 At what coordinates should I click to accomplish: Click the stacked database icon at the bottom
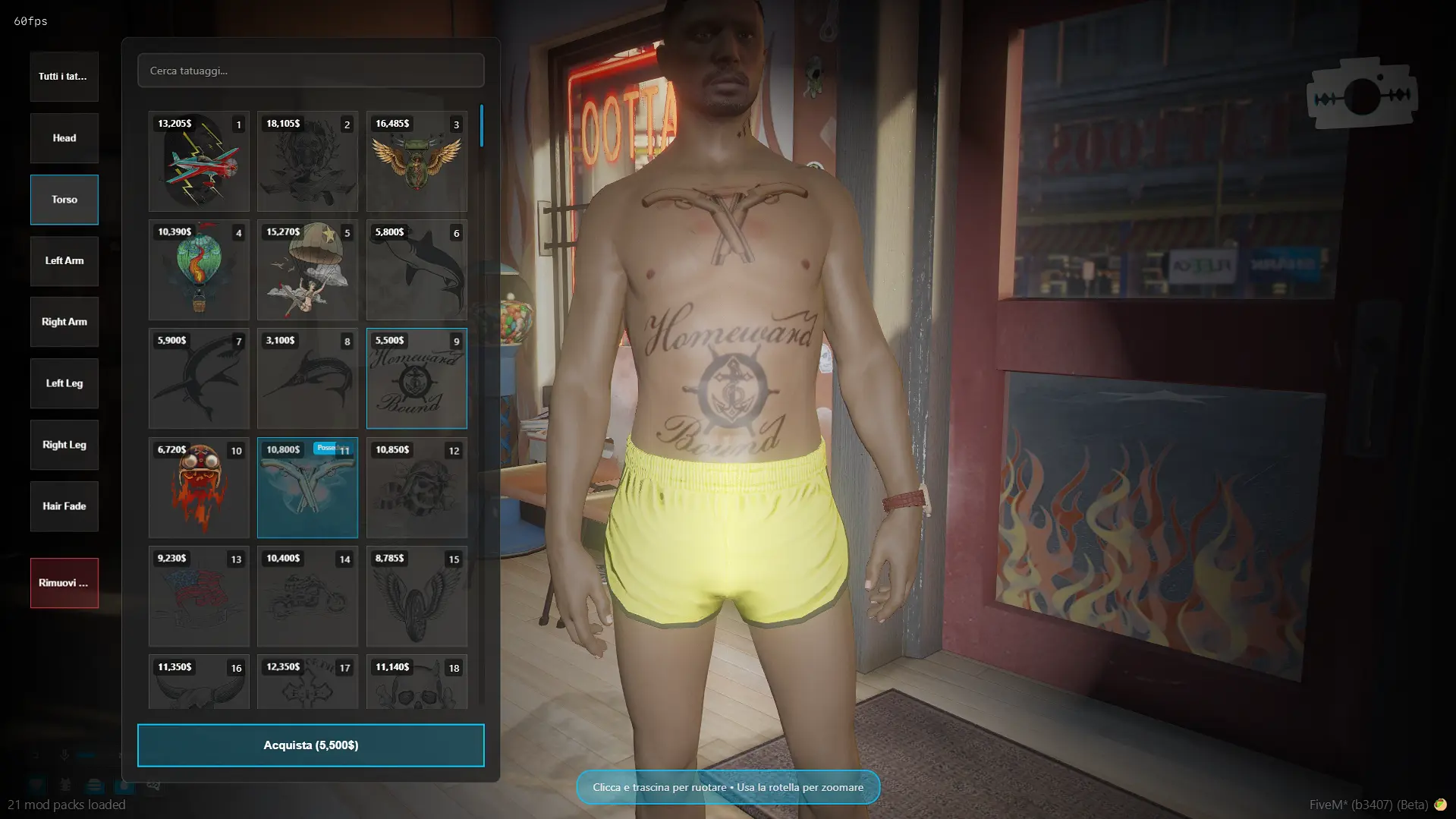coord(93,786)
